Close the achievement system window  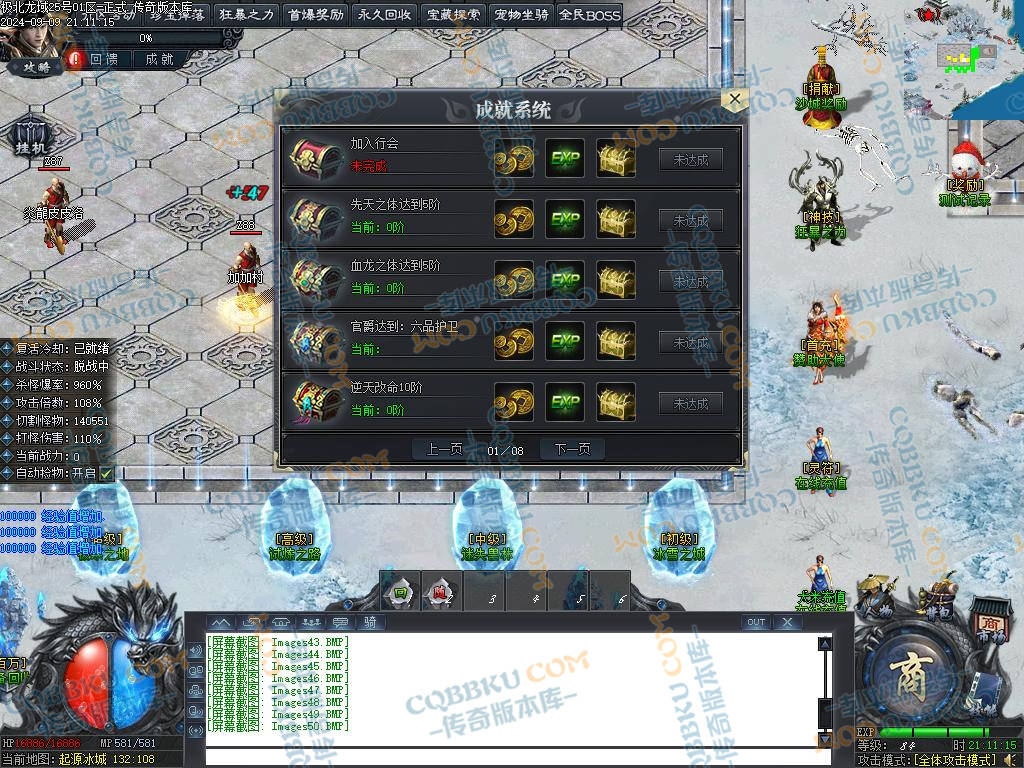pos(735,99)
